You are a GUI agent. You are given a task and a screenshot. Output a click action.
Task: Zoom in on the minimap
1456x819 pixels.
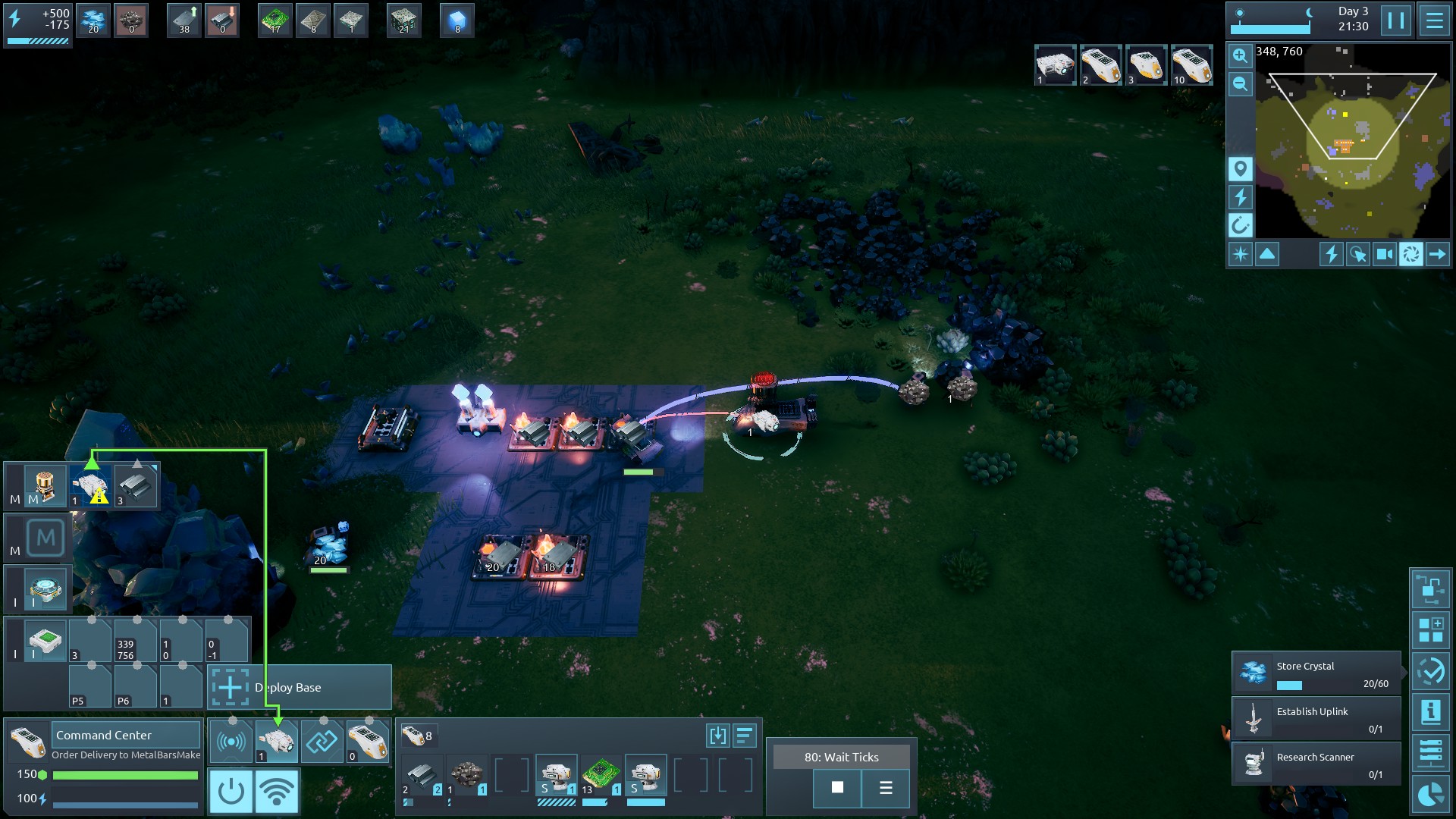[1240, 55]
